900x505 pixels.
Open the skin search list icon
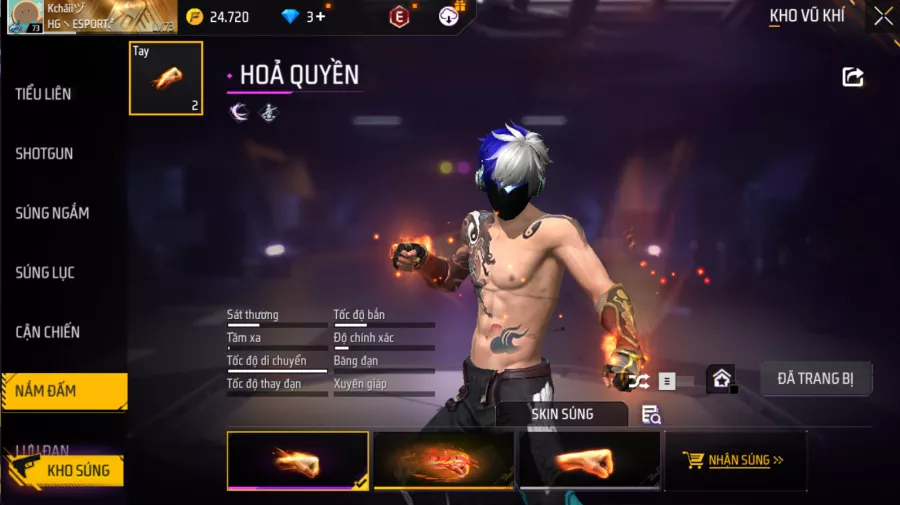651,415
